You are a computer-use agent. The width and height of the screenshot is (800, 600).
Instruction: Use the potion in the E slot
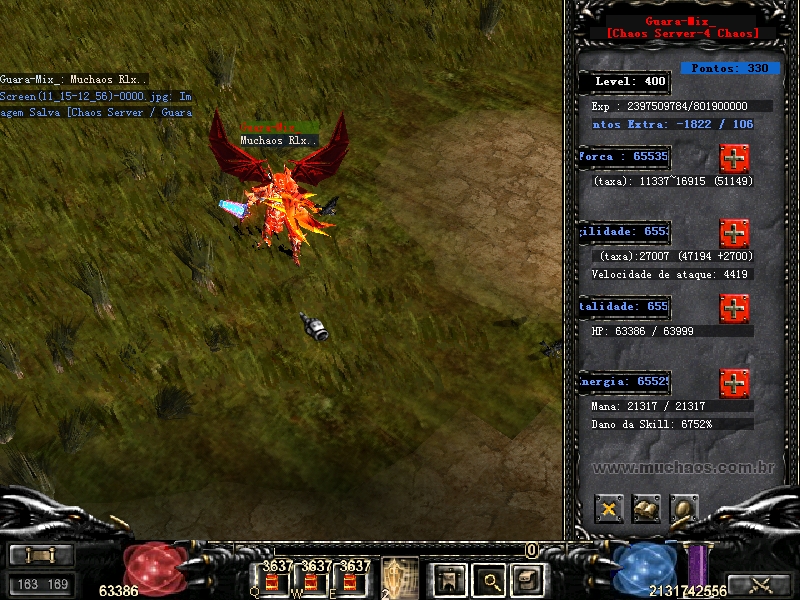click(350, 581)
